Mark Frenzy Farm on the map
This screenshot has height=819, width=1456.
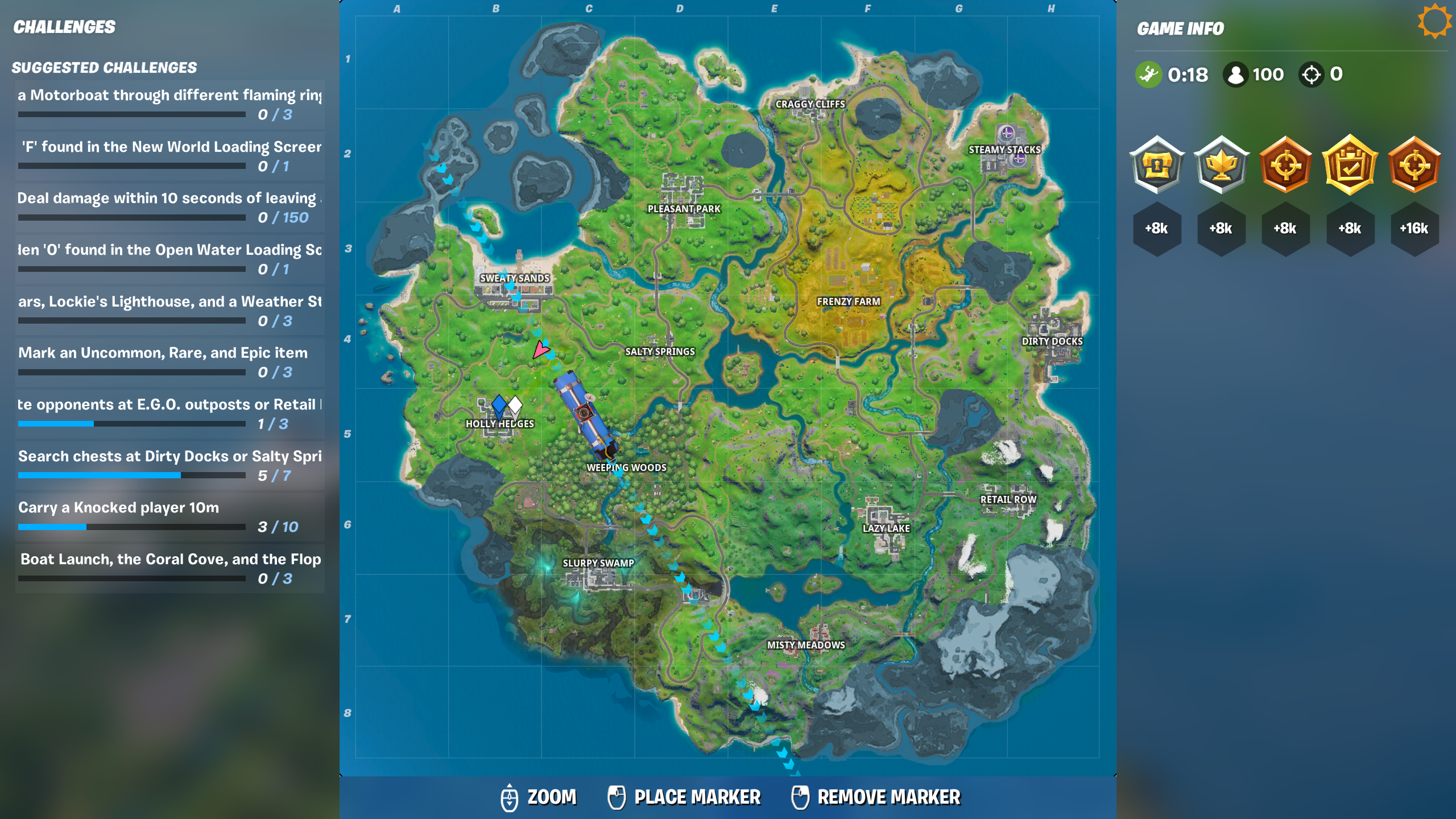pyautogui.click(x=848, y=301)
